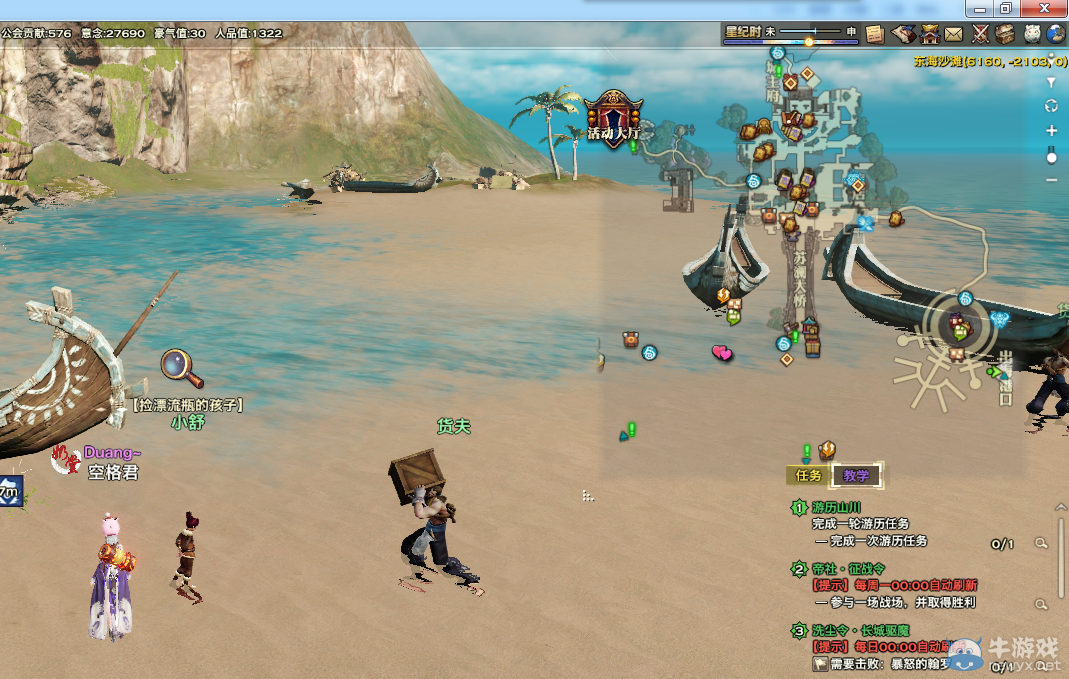Zoom out the map with minus button
Viewport: 1069px width, 679px height.
[1051, 180]
